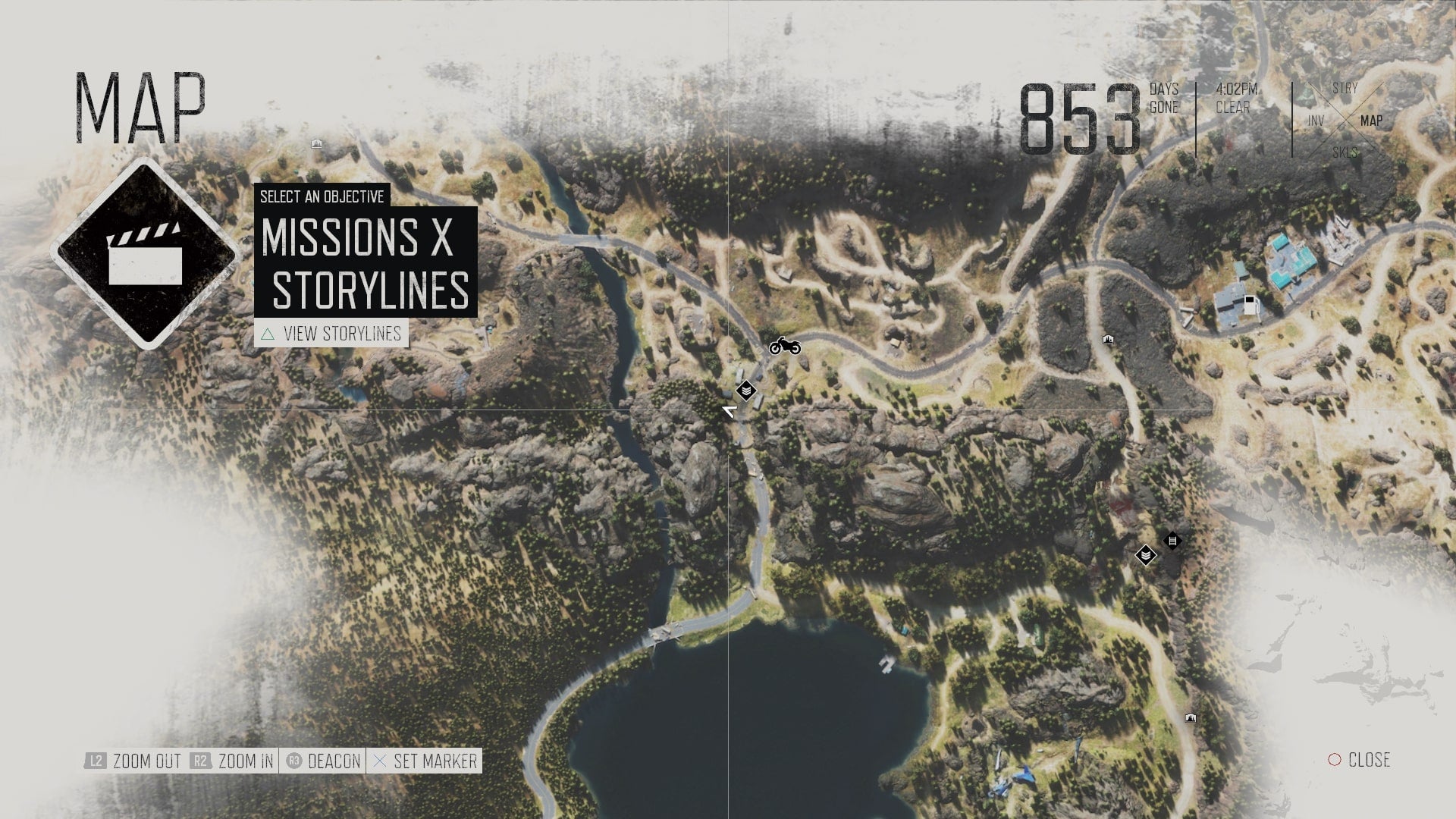The width and height of the screenshot is (1456, 819).
Task: Select the ambush camp chevron icon below the motorcycle
Action: (746, 391)
